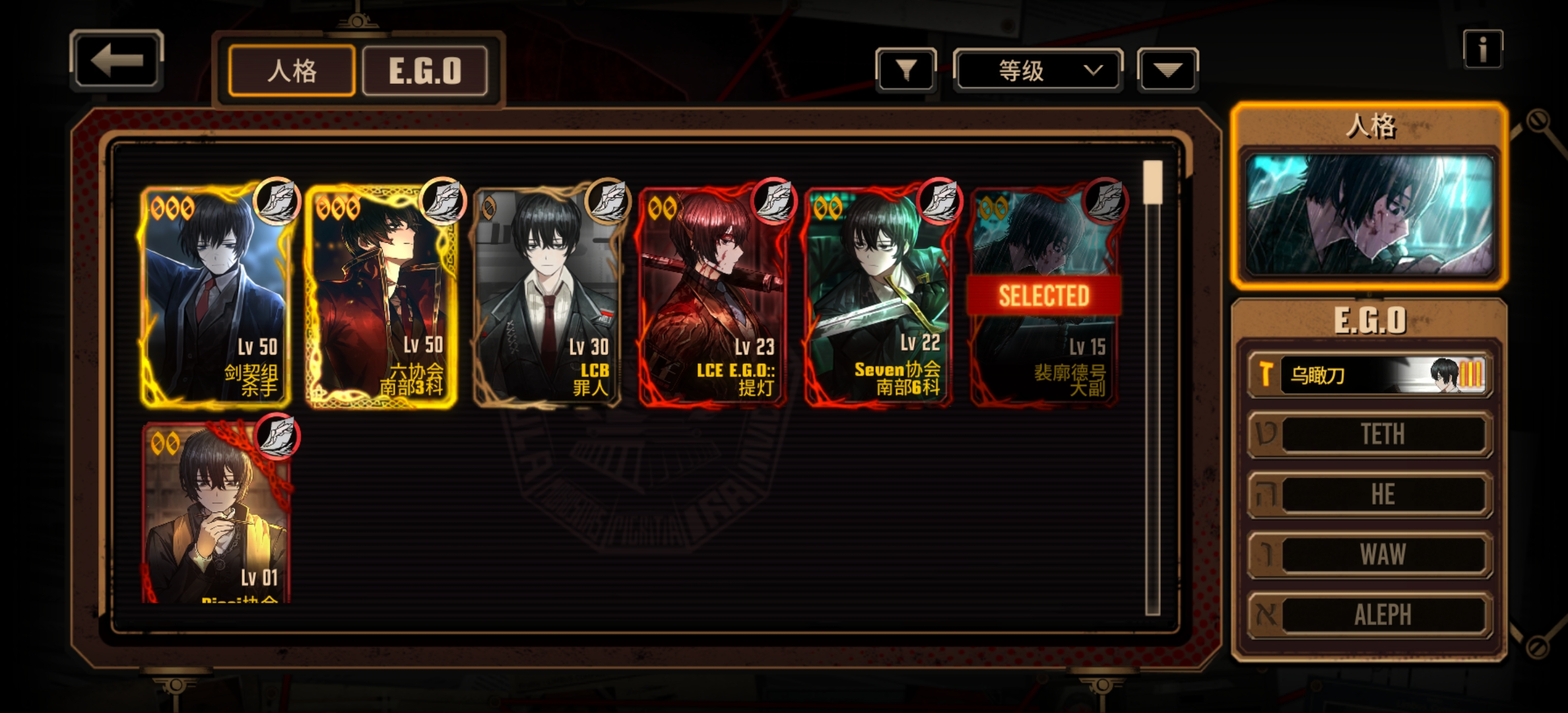
Task: Open the info button
Action: pos(1482,49)
